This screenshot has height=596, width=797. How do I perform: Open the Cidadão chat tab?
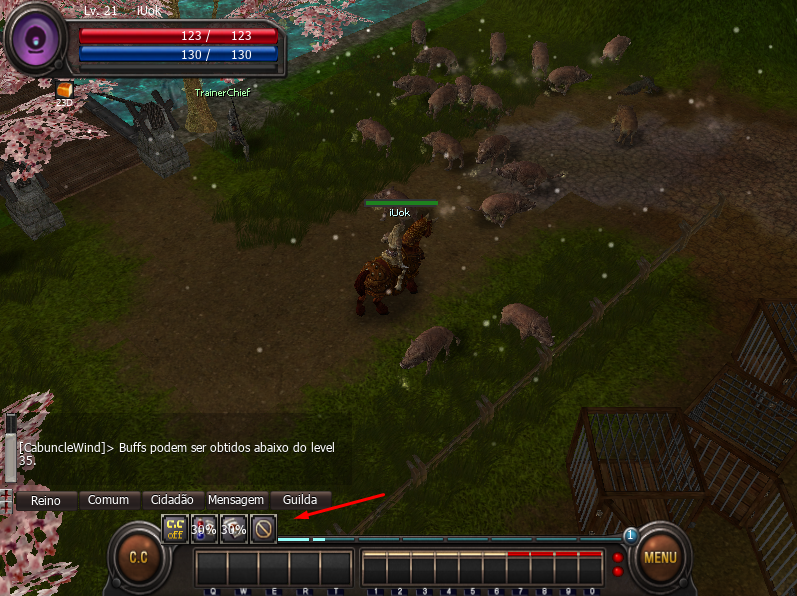click(x=172, y=500)
